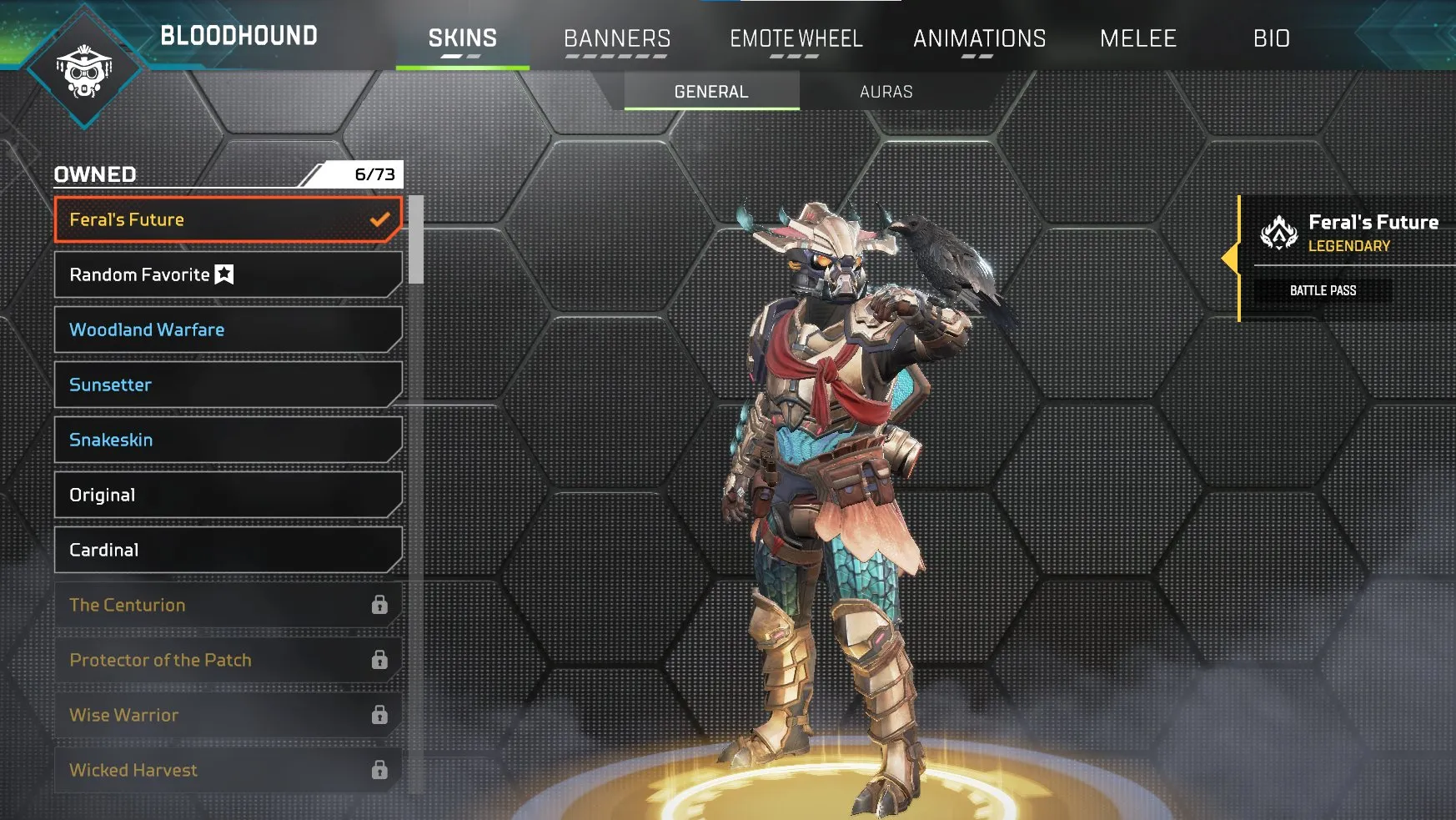1456x820 pixels.
Task: Switch to the GENERAL category
Action: [709, 92]
